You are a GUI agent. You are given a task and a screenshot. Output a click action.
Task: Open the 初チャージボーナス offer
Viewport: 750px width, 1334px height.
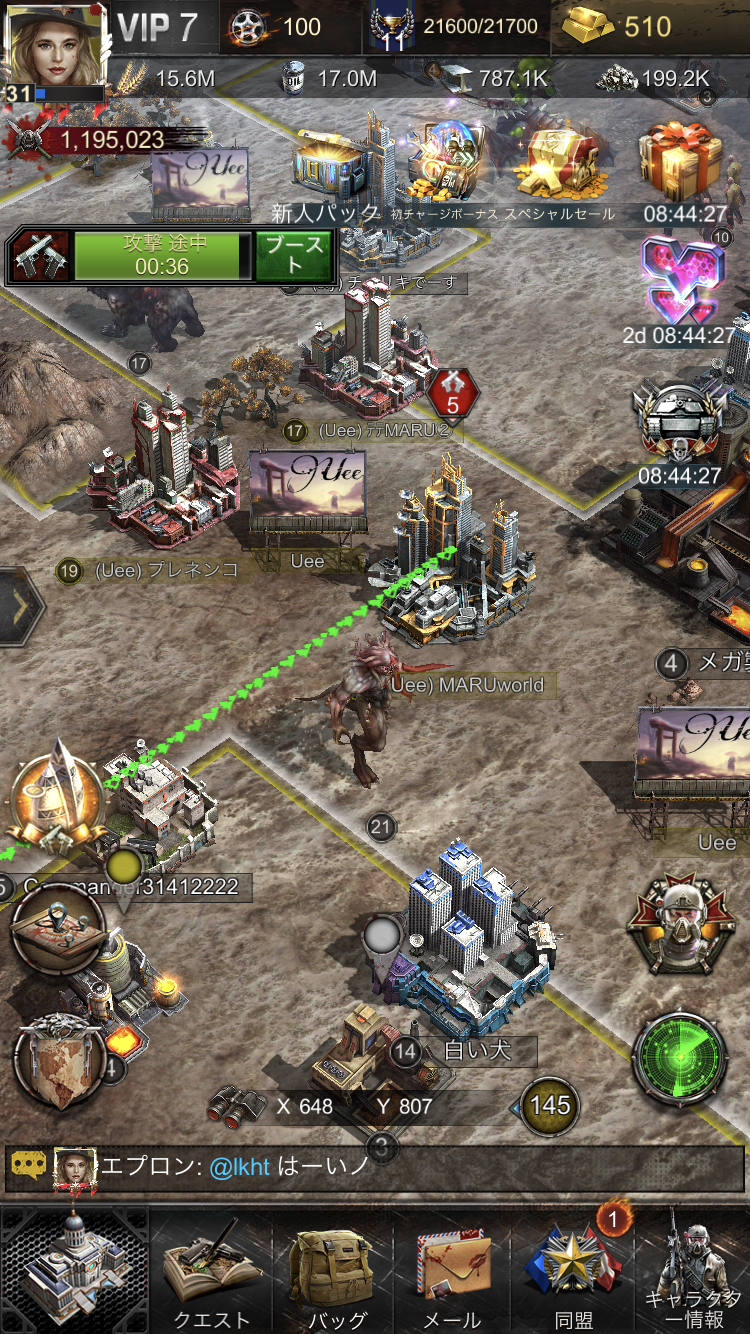click(x=447, y=165)
